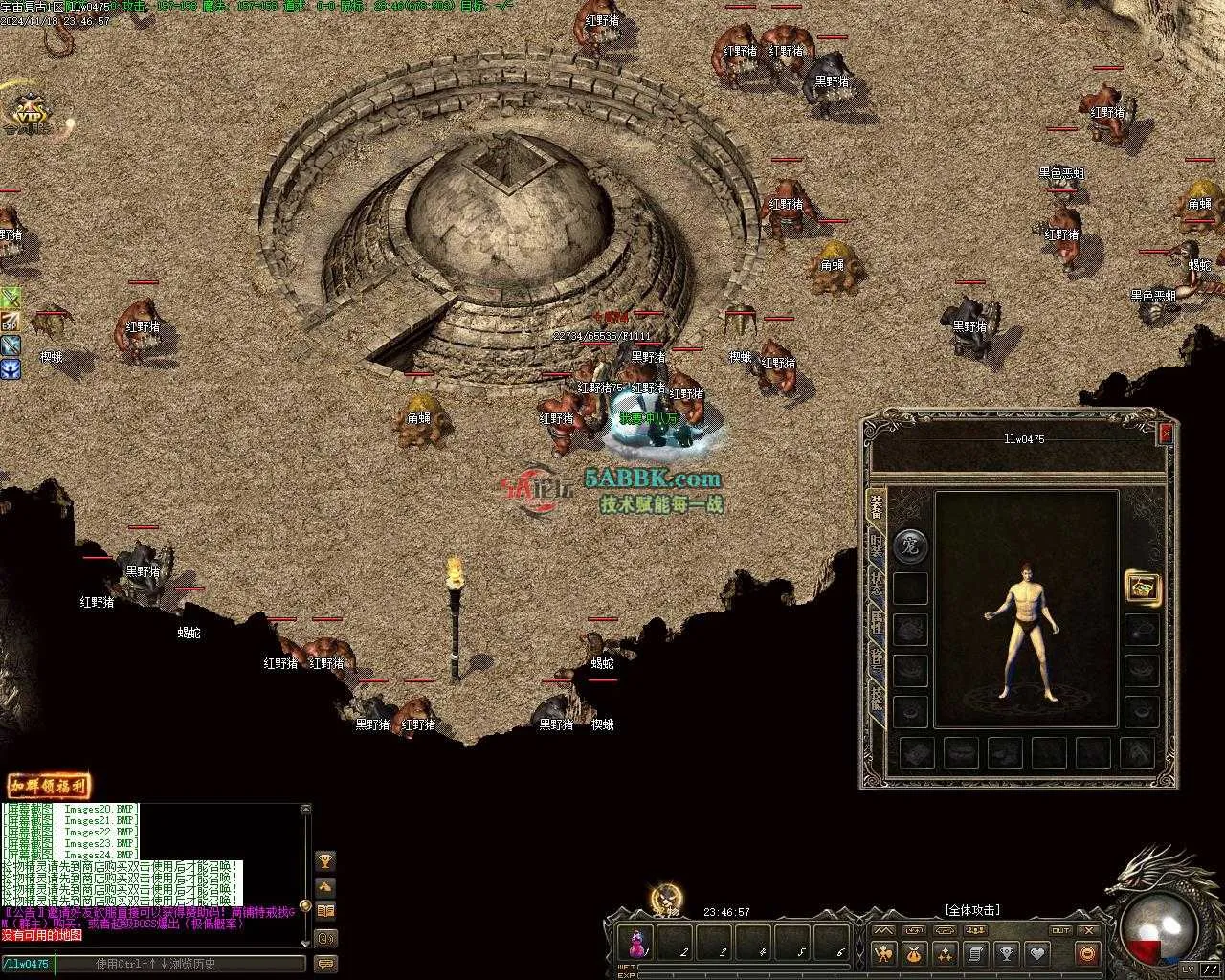Image resolution: width=1225 pixels, height=980 pixels.
Task: Click the 加群领福利 banner button
Action: click(49, 787)
